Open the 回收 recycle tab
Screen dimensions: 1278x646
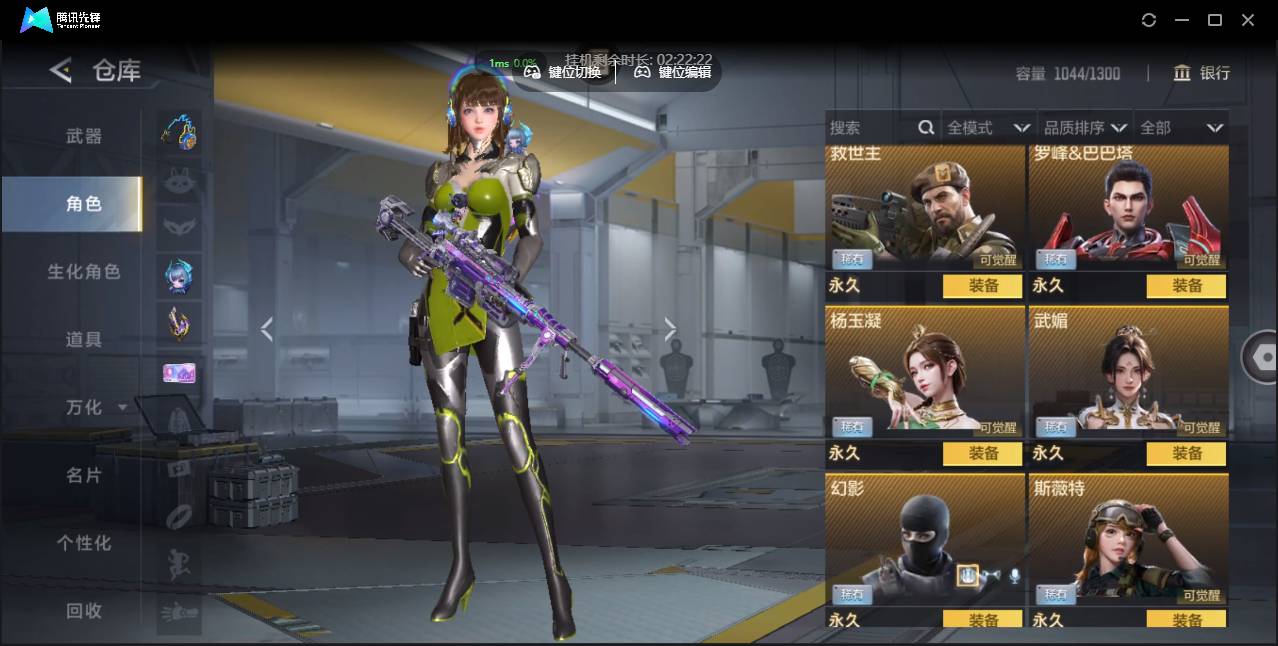click(x=84, y=611)
